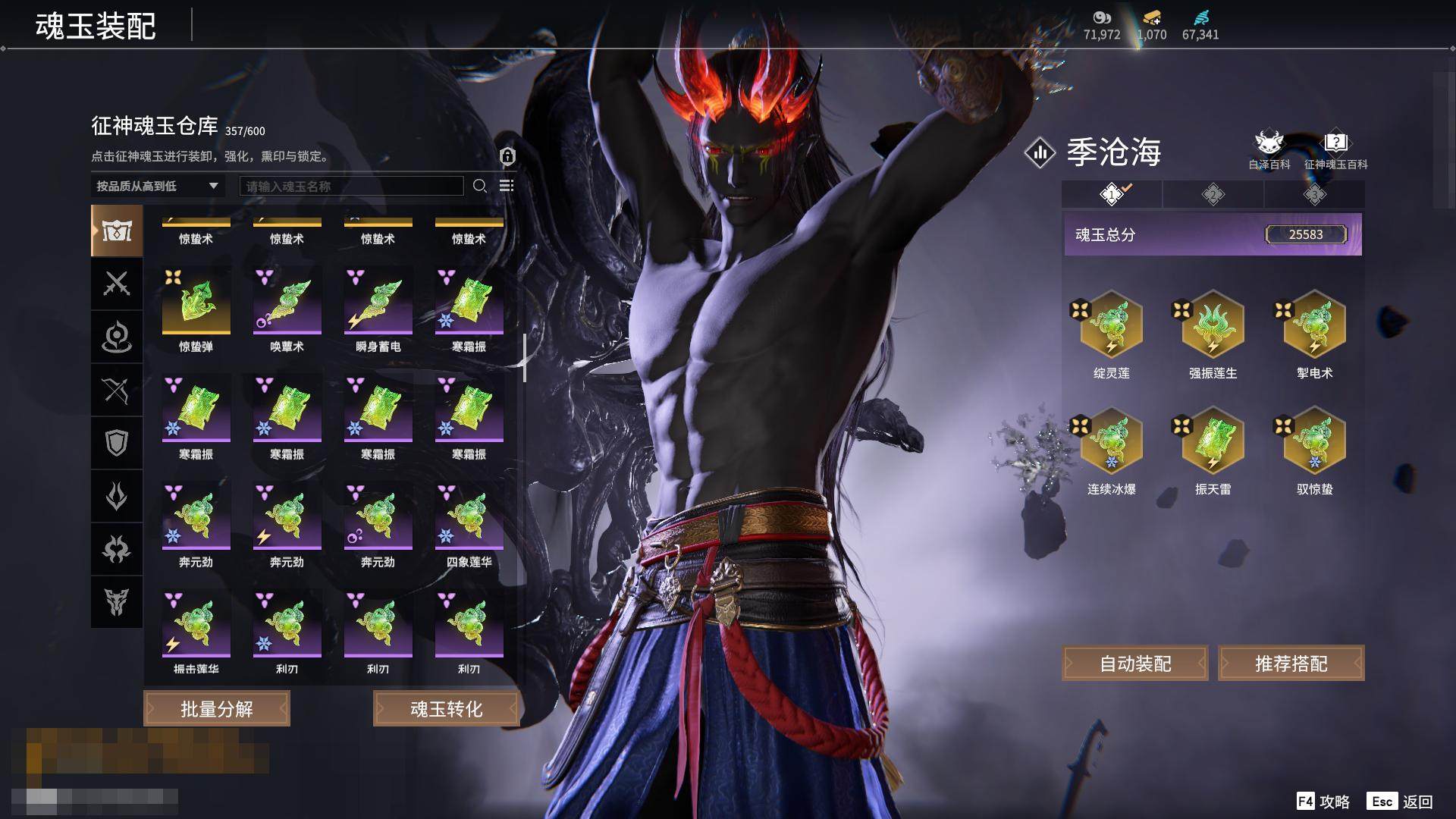The width and height of the screenshot is (1456, 819).
Task: Open 魂玉转化 soul jade conversion
Action: point(446,708)
